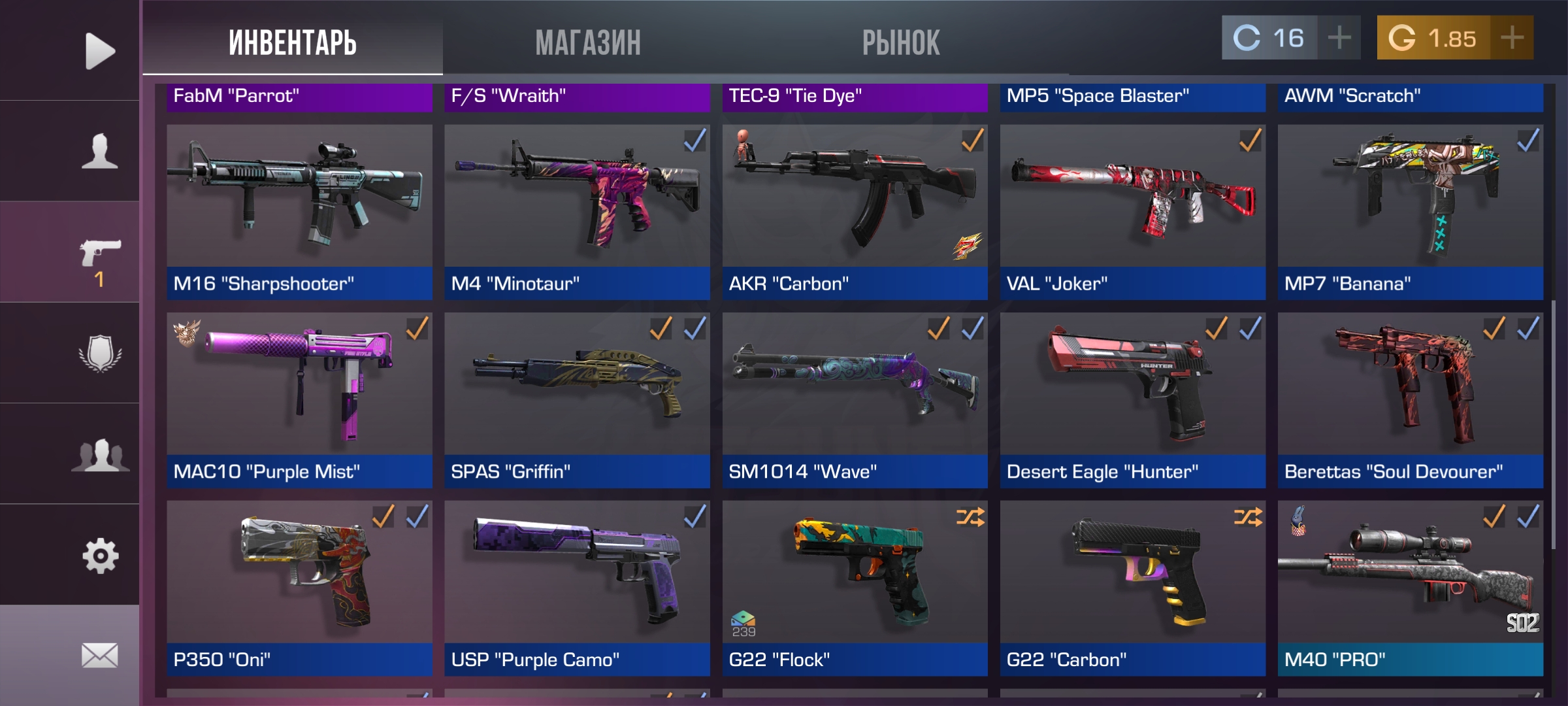Open the player profile icon

click(99, 152)
